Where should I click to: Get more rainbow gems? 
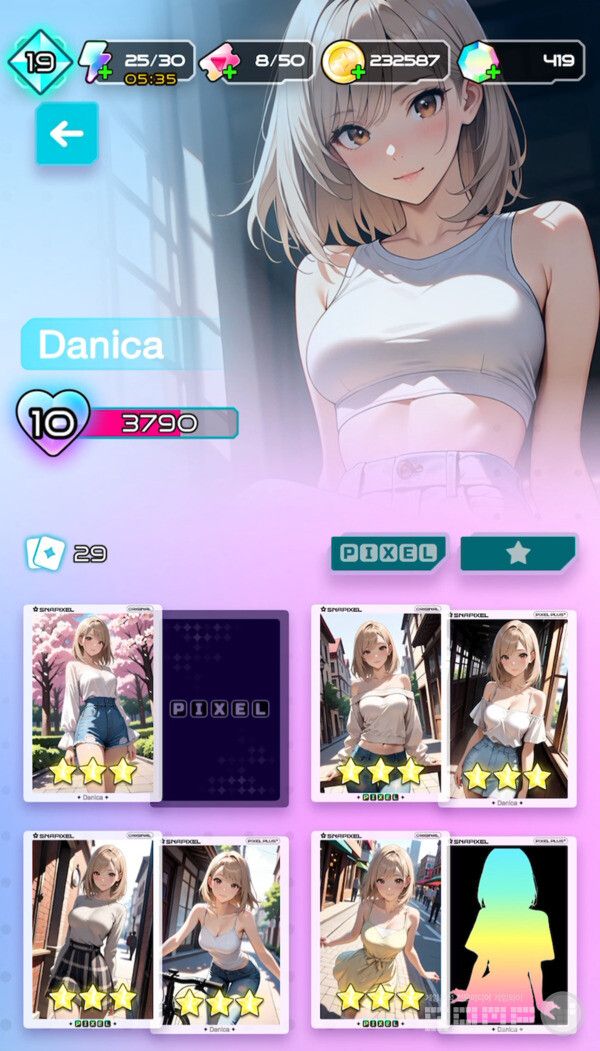[x=476, y=62]
